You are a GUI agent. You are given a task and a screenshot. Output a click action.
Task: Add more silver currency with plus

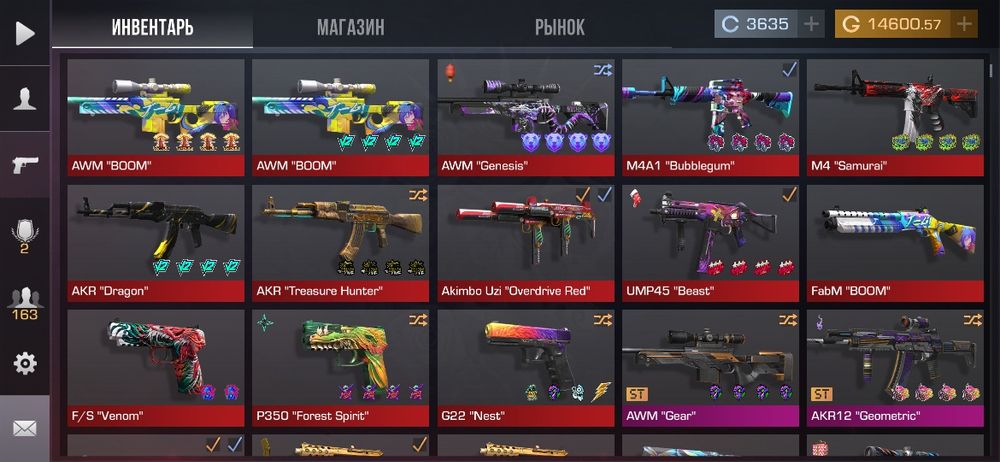[811, 23]
